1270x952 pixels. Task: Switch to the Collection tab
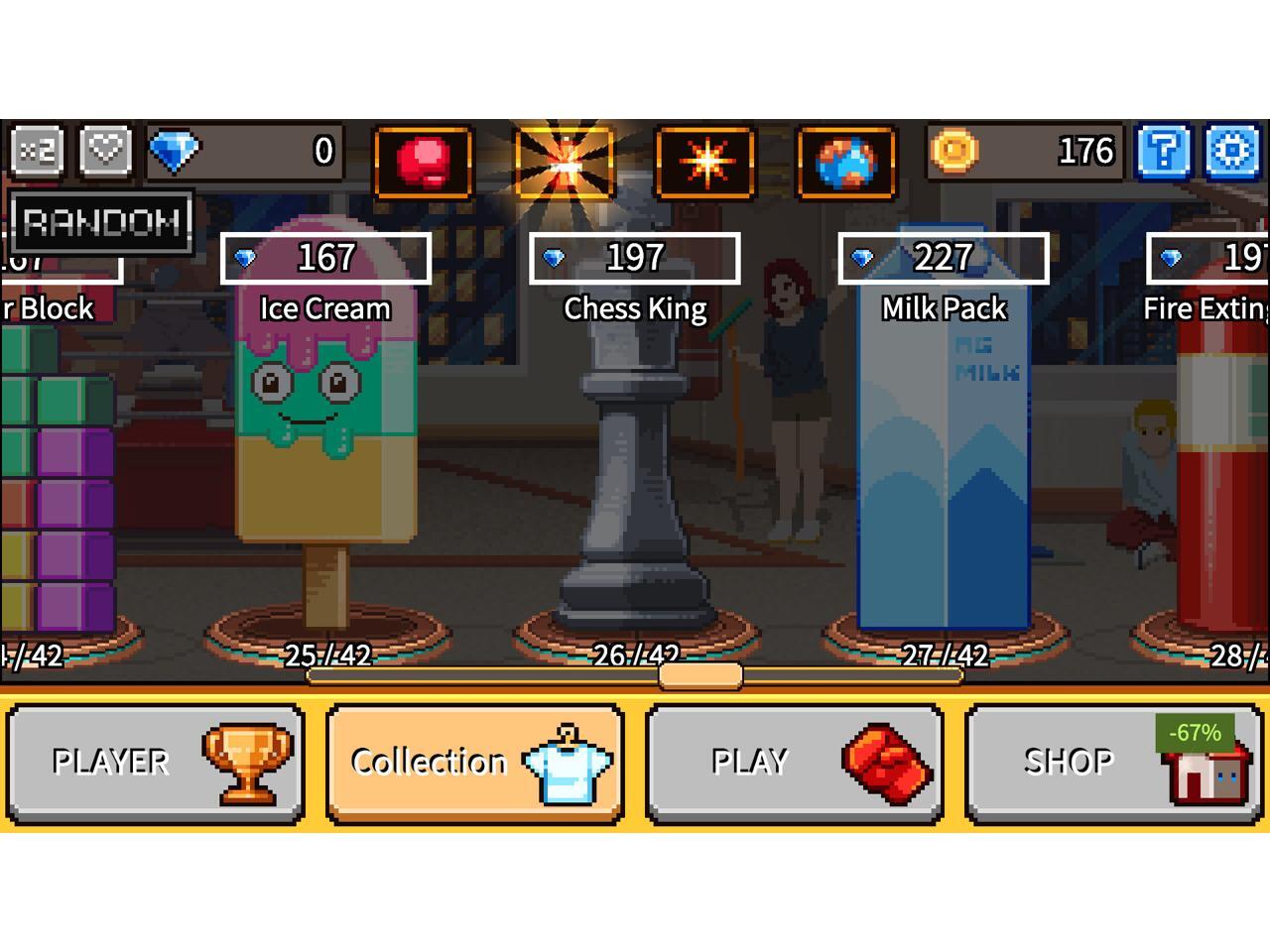tap(474, 763)
